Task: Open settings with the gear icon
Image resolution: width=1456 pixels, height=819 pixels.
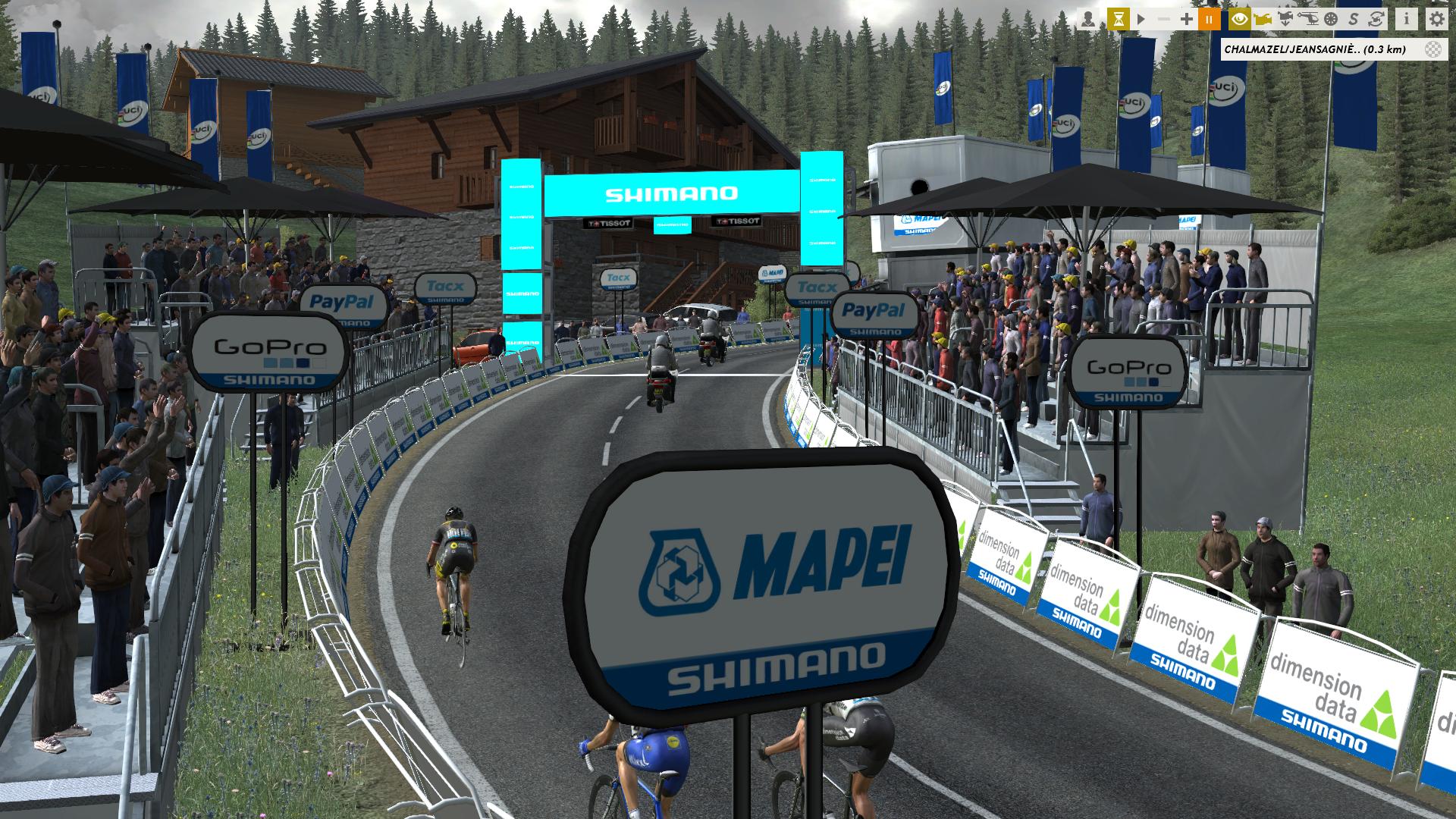Action: [1436, 19]
